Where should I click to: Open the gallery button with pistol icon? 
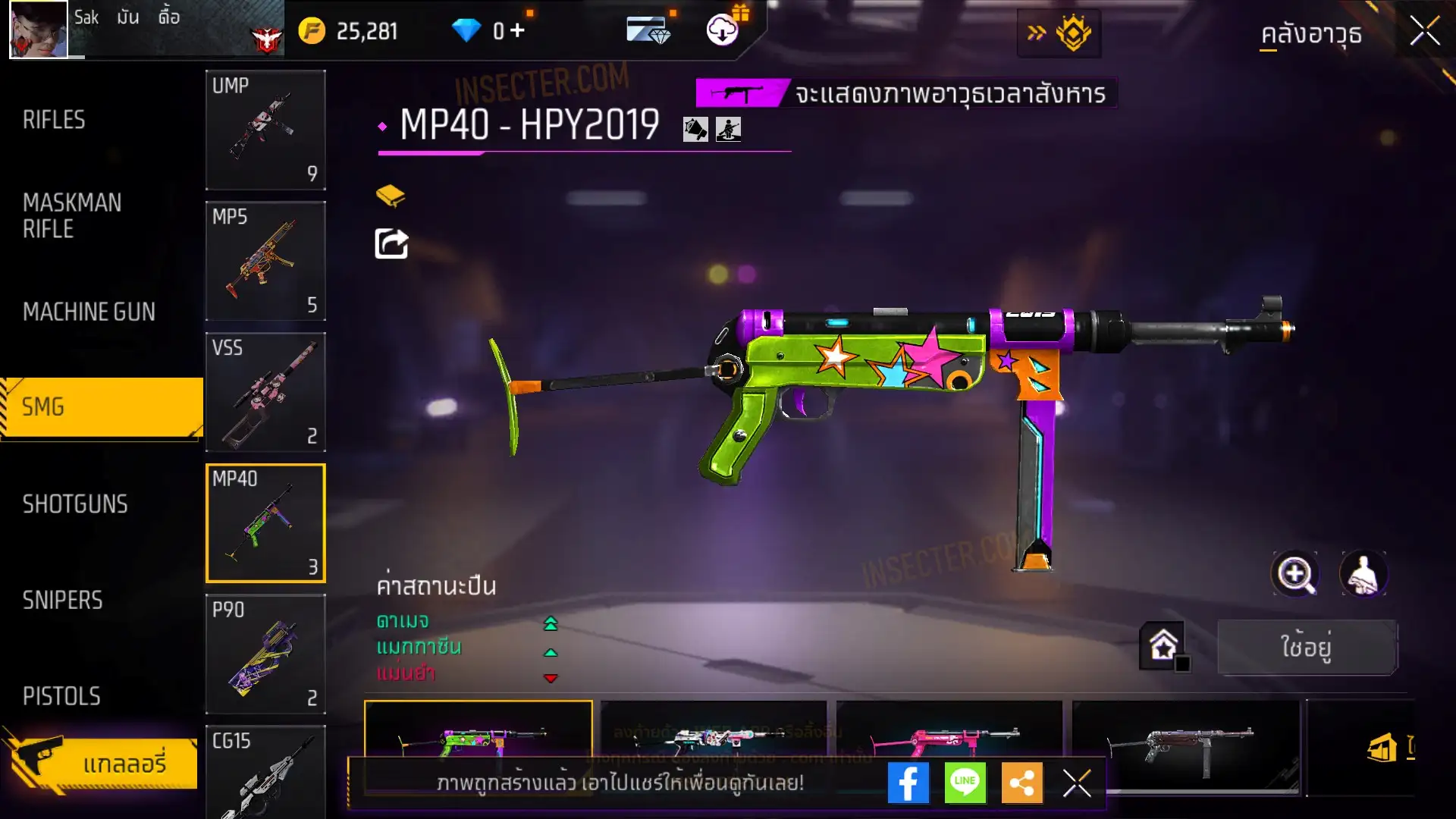[102, 763]
